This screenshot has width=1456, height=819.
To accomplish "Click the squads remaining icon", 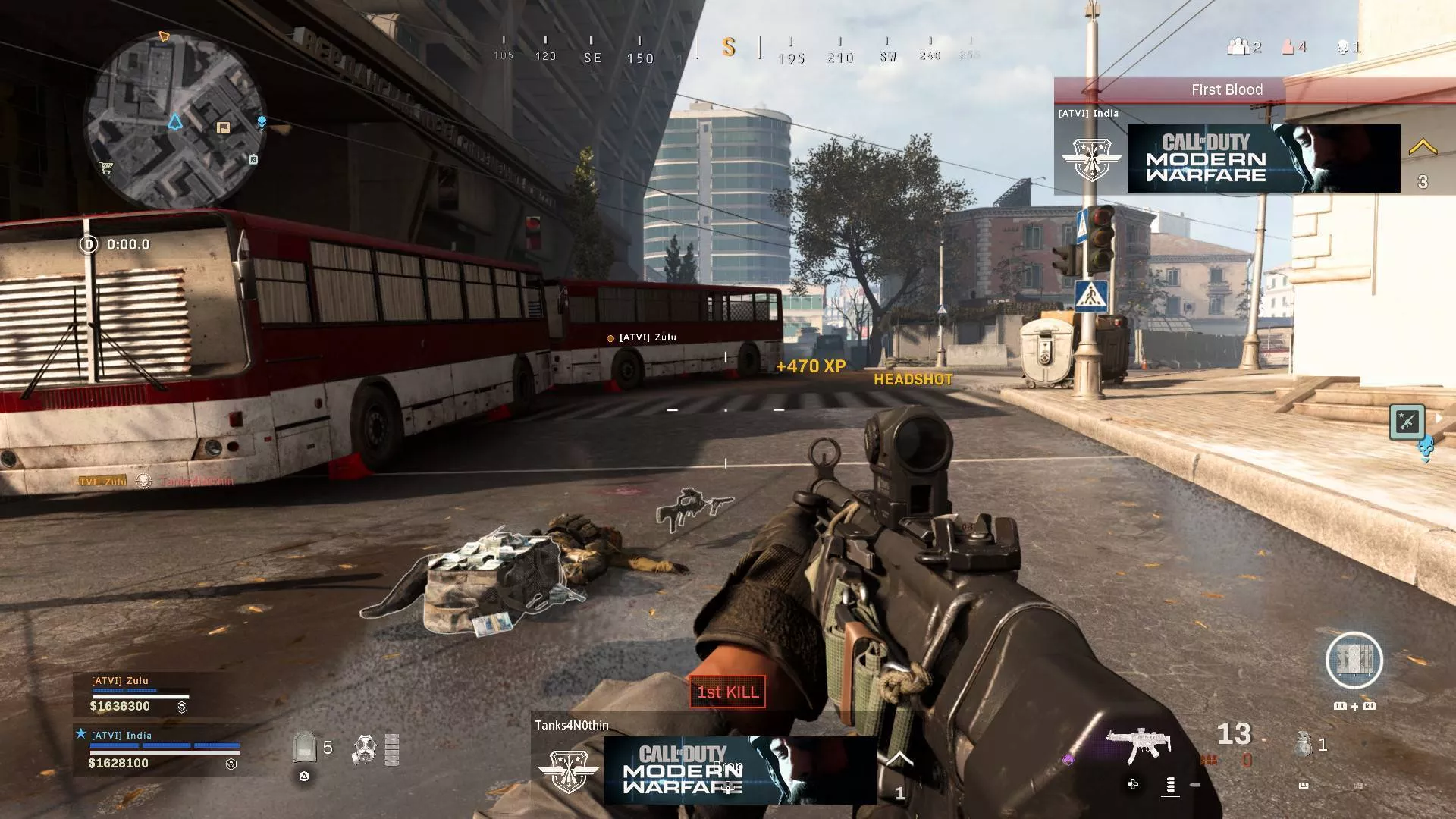I will (1238, 48).
